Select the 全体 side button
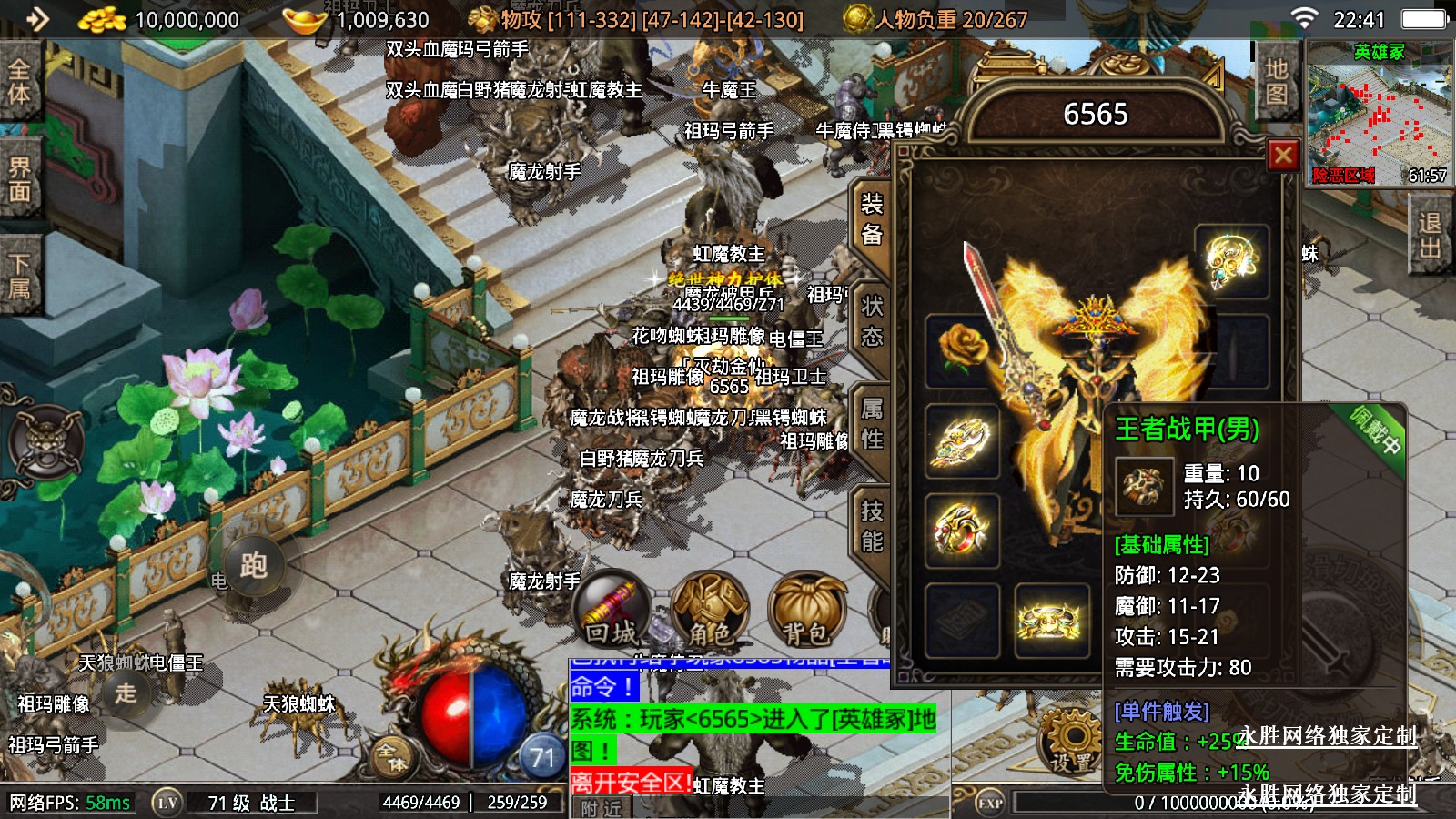Screen dimensions: 1456x819 point(19,82)
